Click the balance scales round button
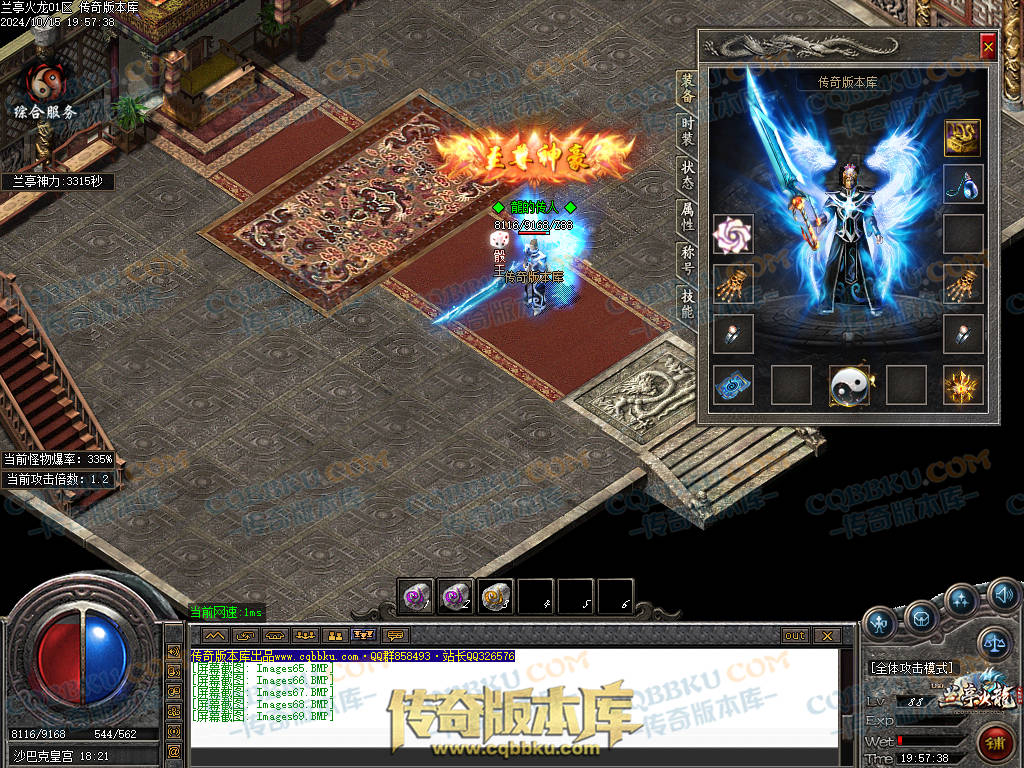The image size is (1024, 768). tap(993, 642)
